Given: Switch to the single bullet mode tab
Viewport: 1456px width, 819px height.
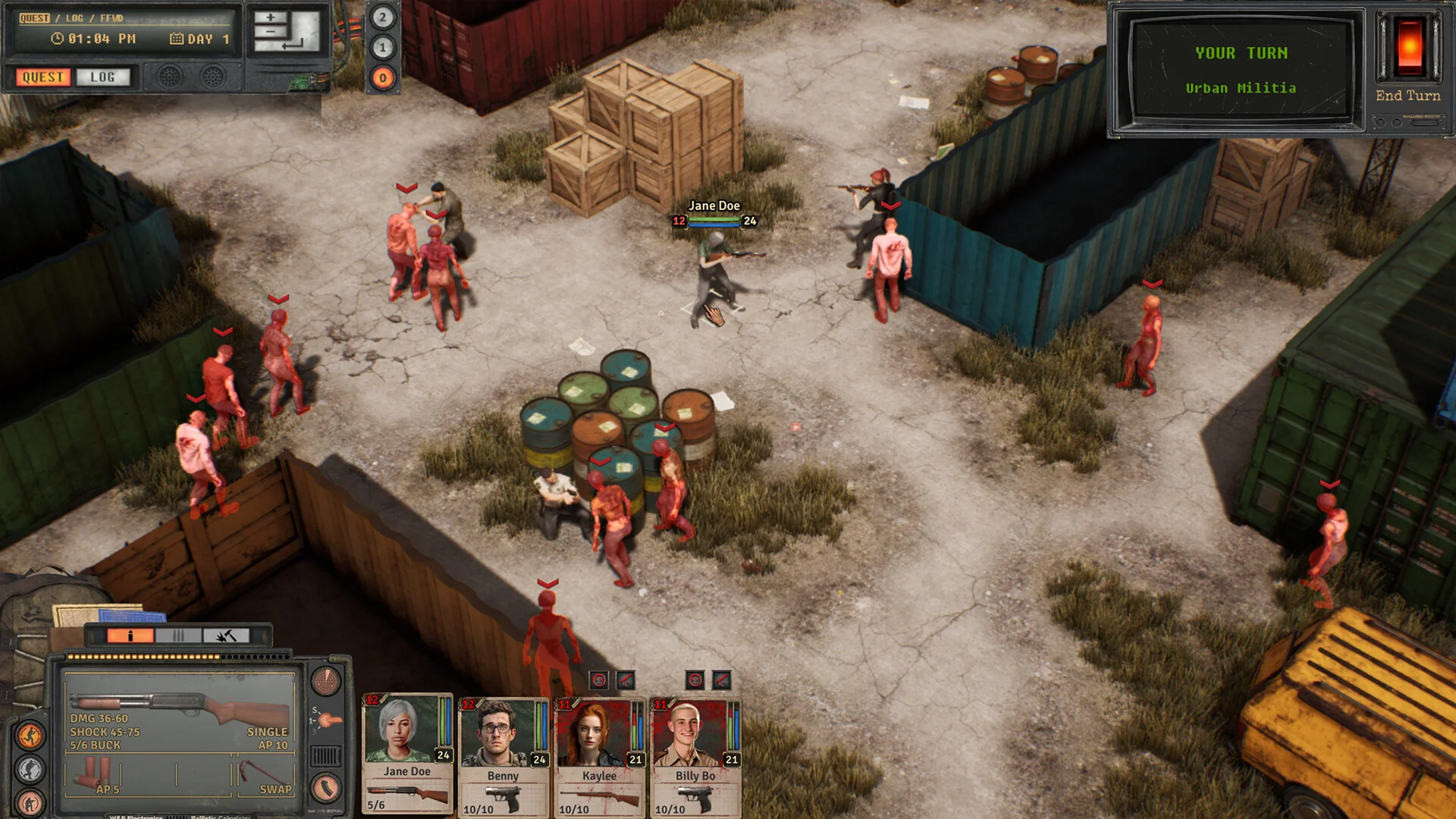Looking at the screenshot, I should click(x=130, y=635).
